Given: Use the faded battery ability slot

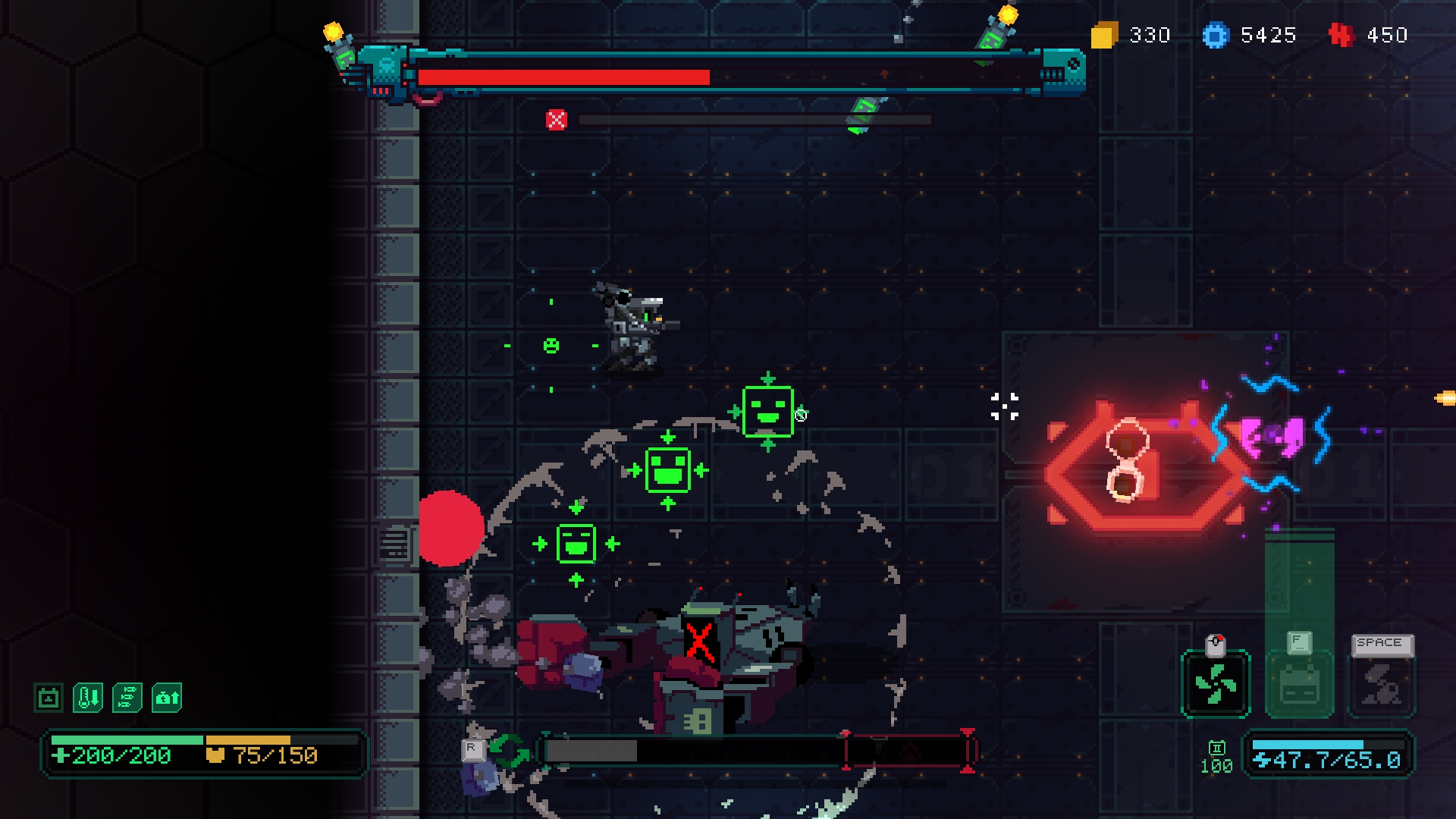Looking at the screenshot, I should 1299,685.
